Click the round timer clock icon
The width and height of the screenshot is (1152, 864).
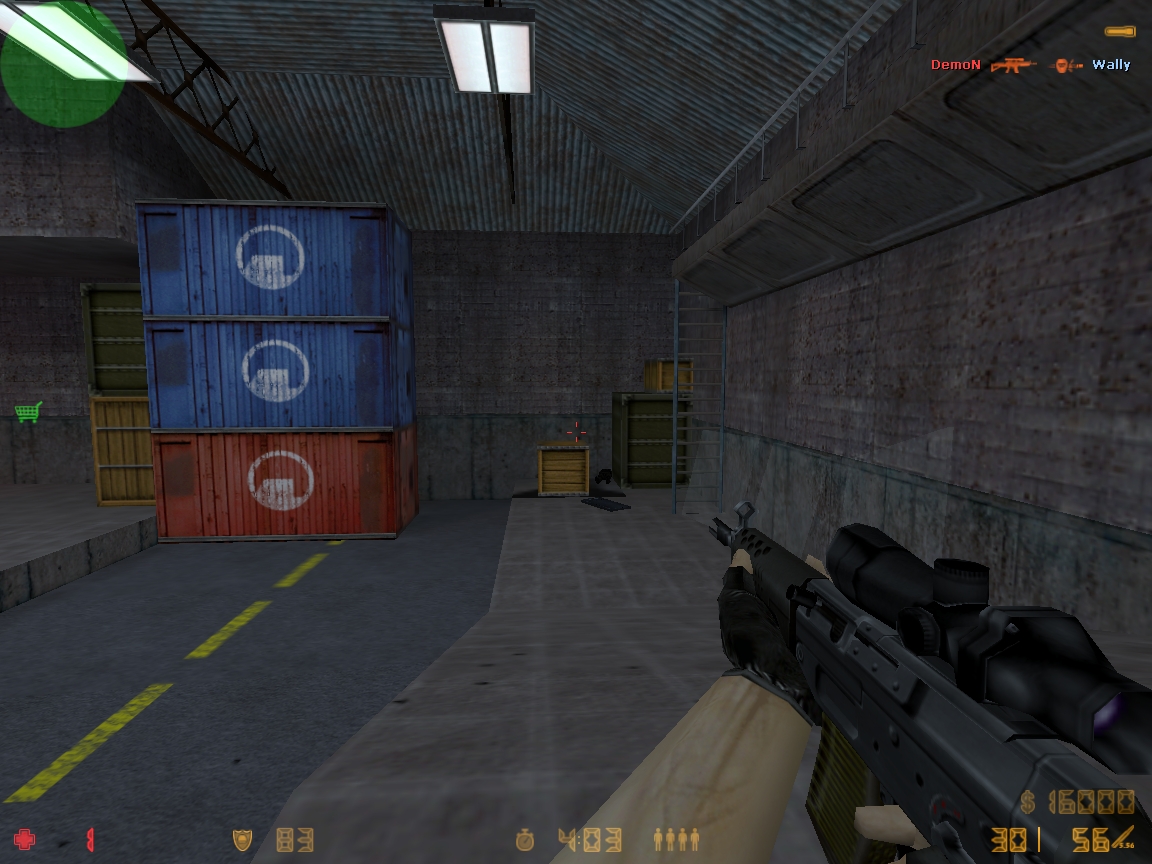pos(525,839)
